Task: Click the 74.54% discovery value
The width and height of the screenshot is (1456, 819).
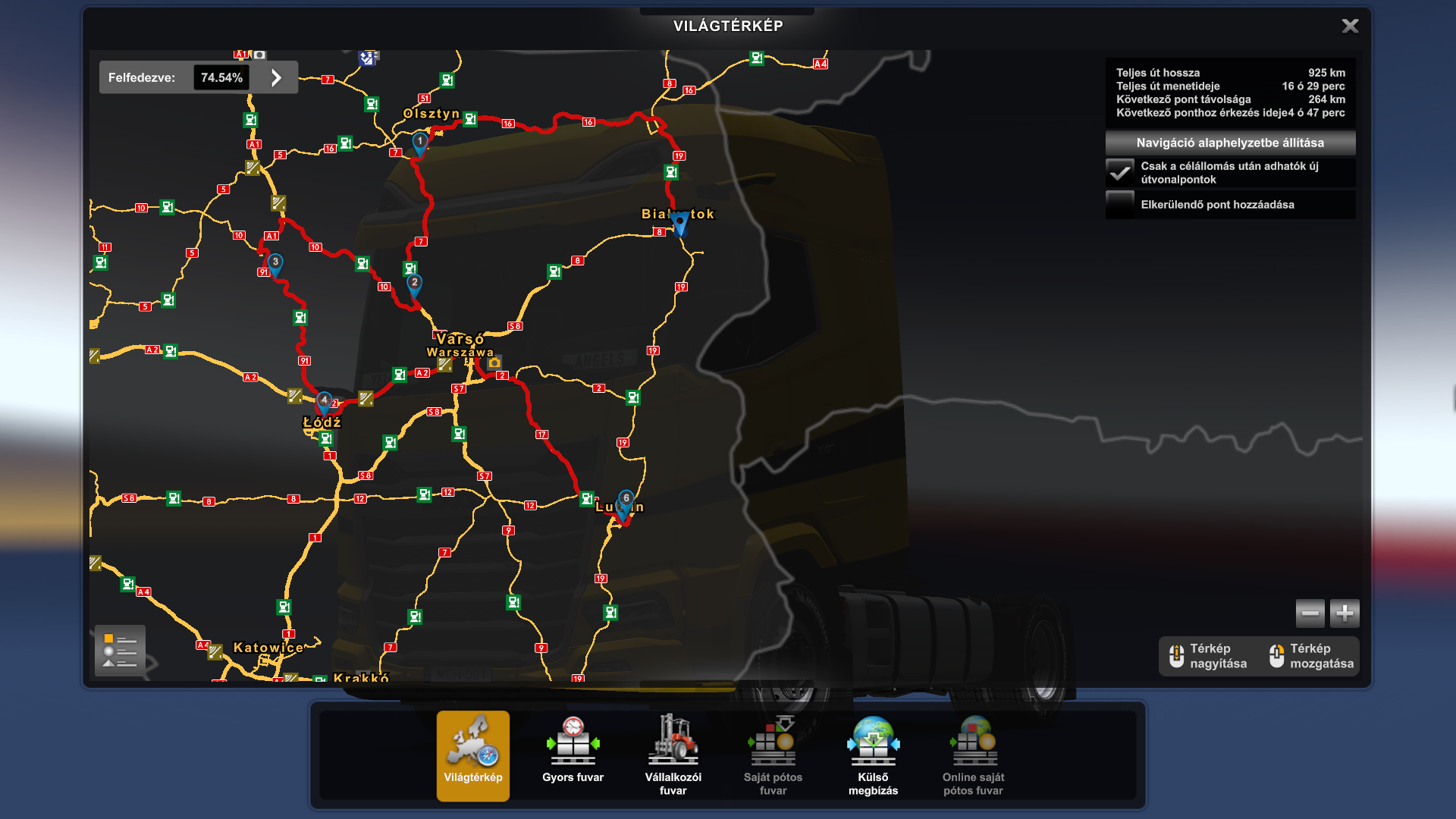Action: (221, 77)
